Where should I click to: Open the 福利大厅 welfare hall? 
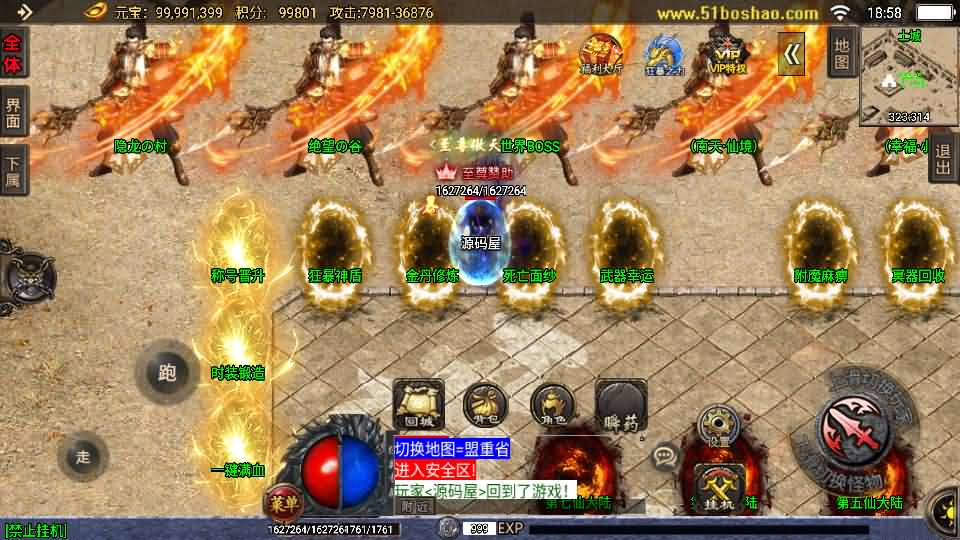pyautogui.click(x=603, y=53)
